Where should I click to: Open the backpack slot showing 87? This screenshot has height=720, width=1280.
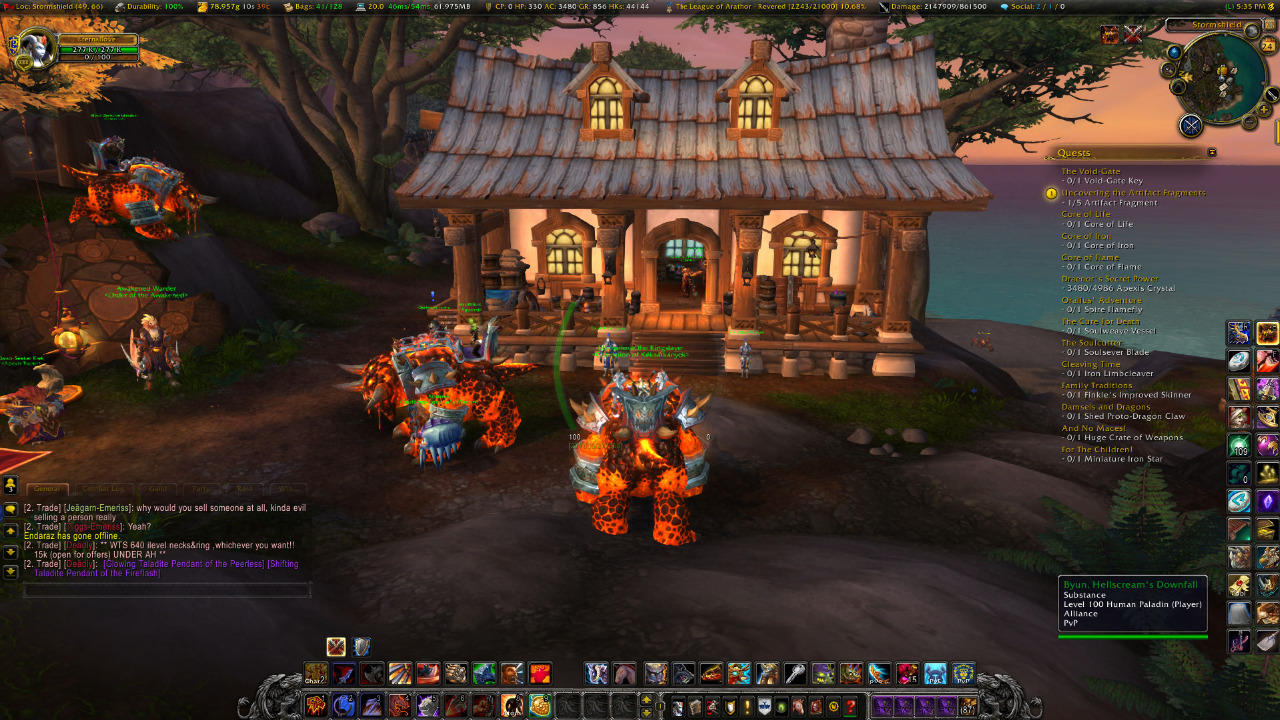click(x=966, y=706)
